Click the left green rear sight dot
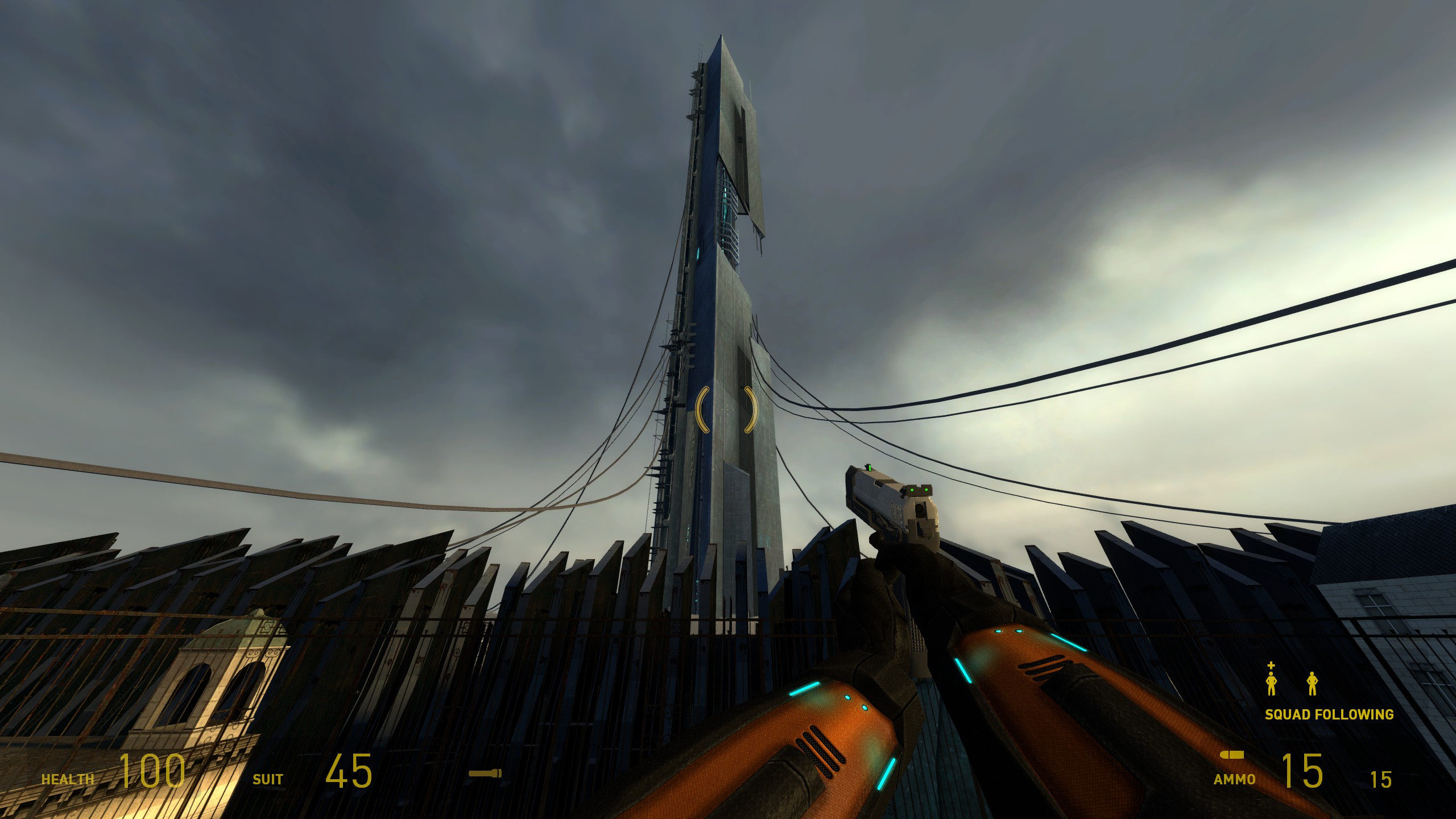Viewport: 1456px width, 819px height. coord(912,490)
